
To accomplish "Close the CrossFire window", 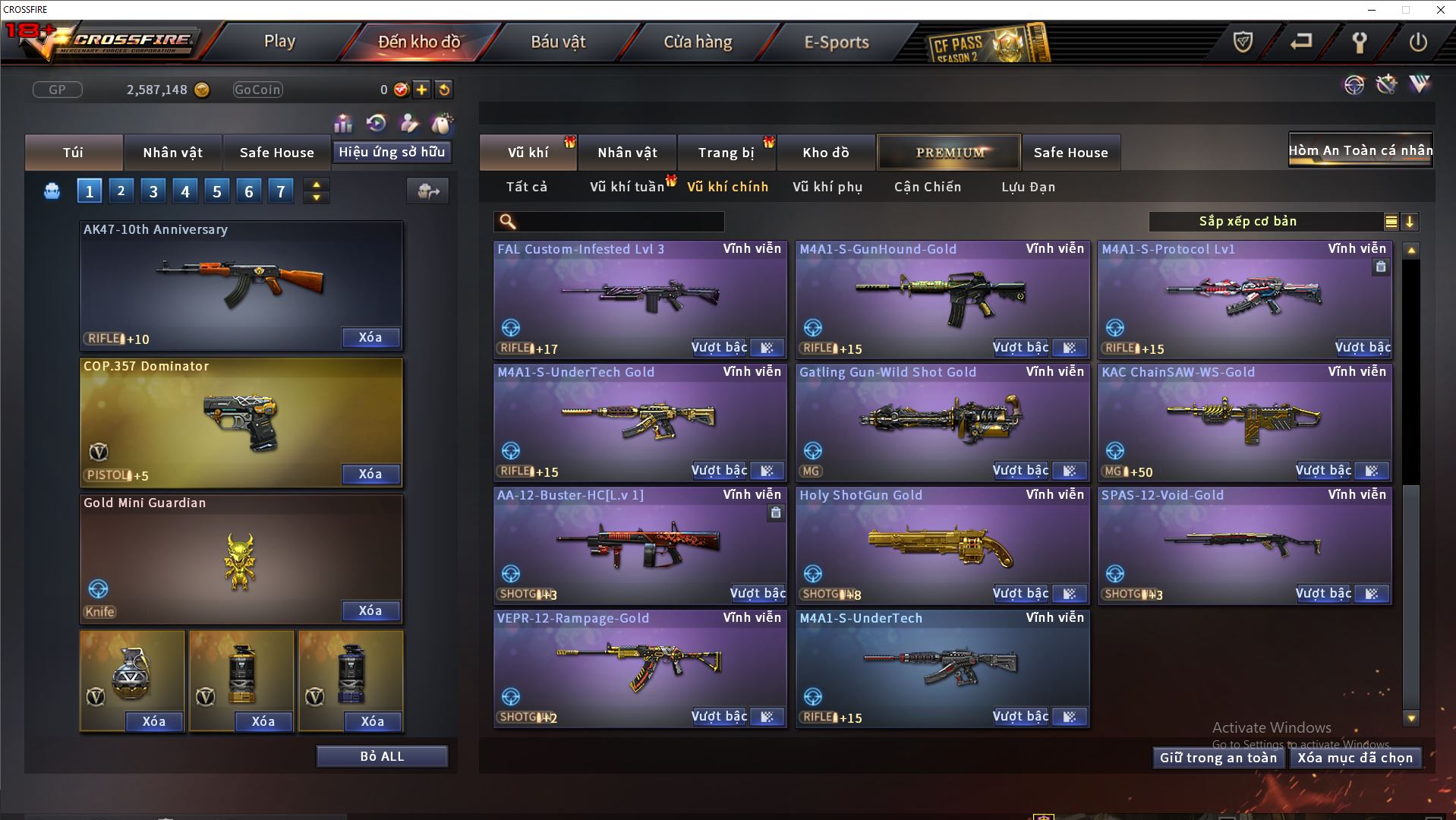I will (1440, 10).
